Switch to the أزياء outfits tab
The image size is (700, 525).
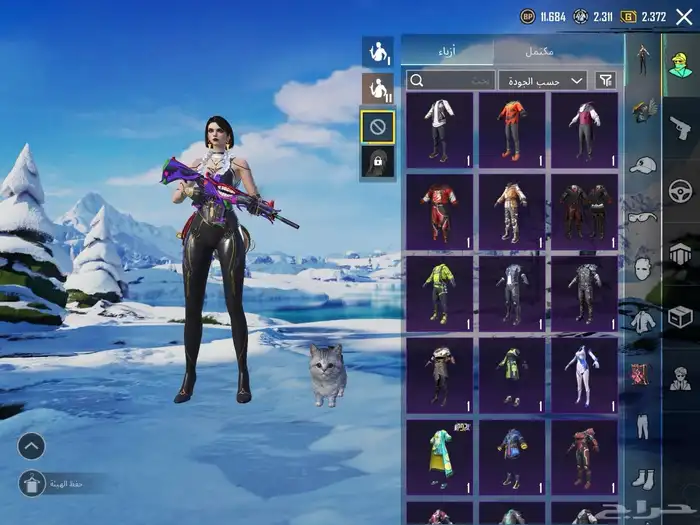pyautogui.click(x=447, y=51)
